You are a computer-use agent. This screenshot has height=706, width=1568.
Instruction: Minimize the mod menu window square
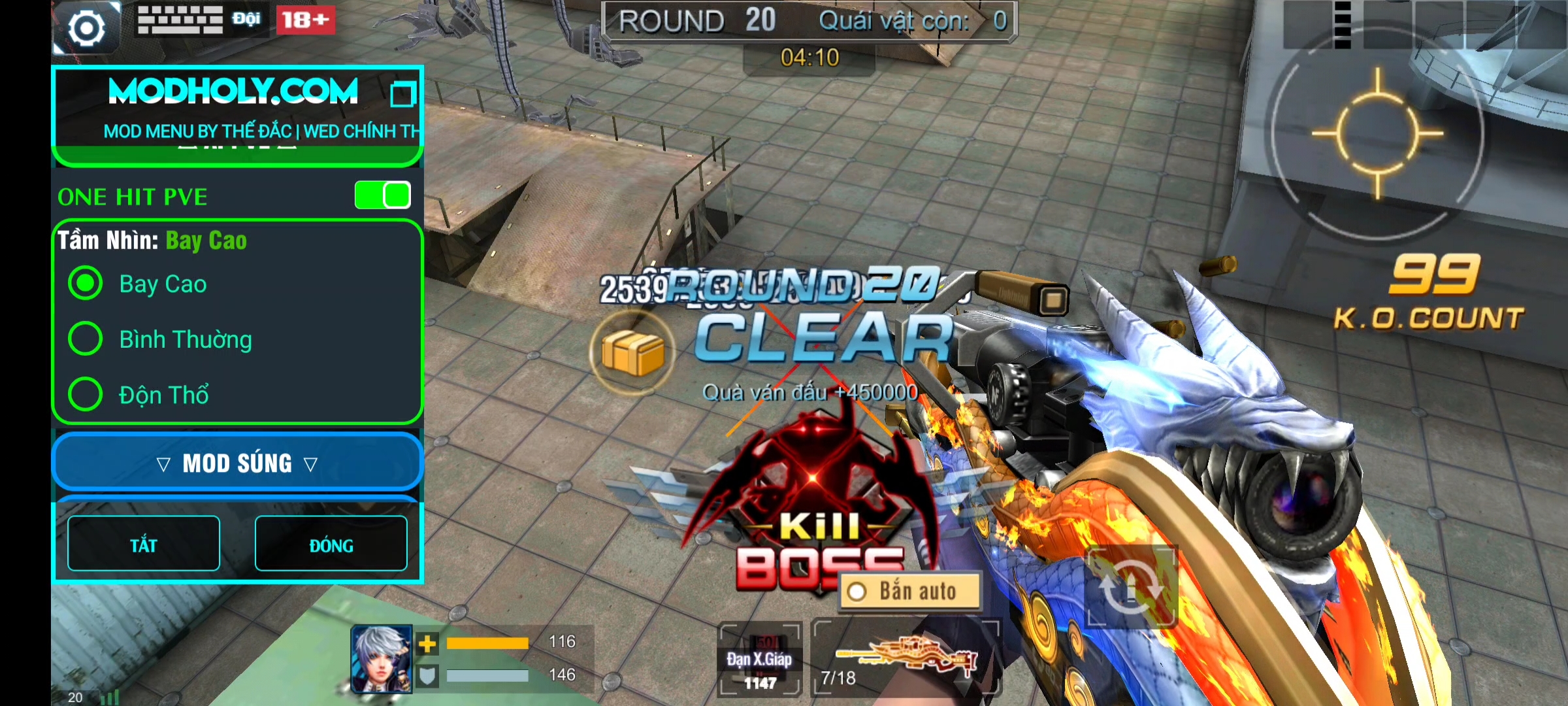(x=402, y=93)
